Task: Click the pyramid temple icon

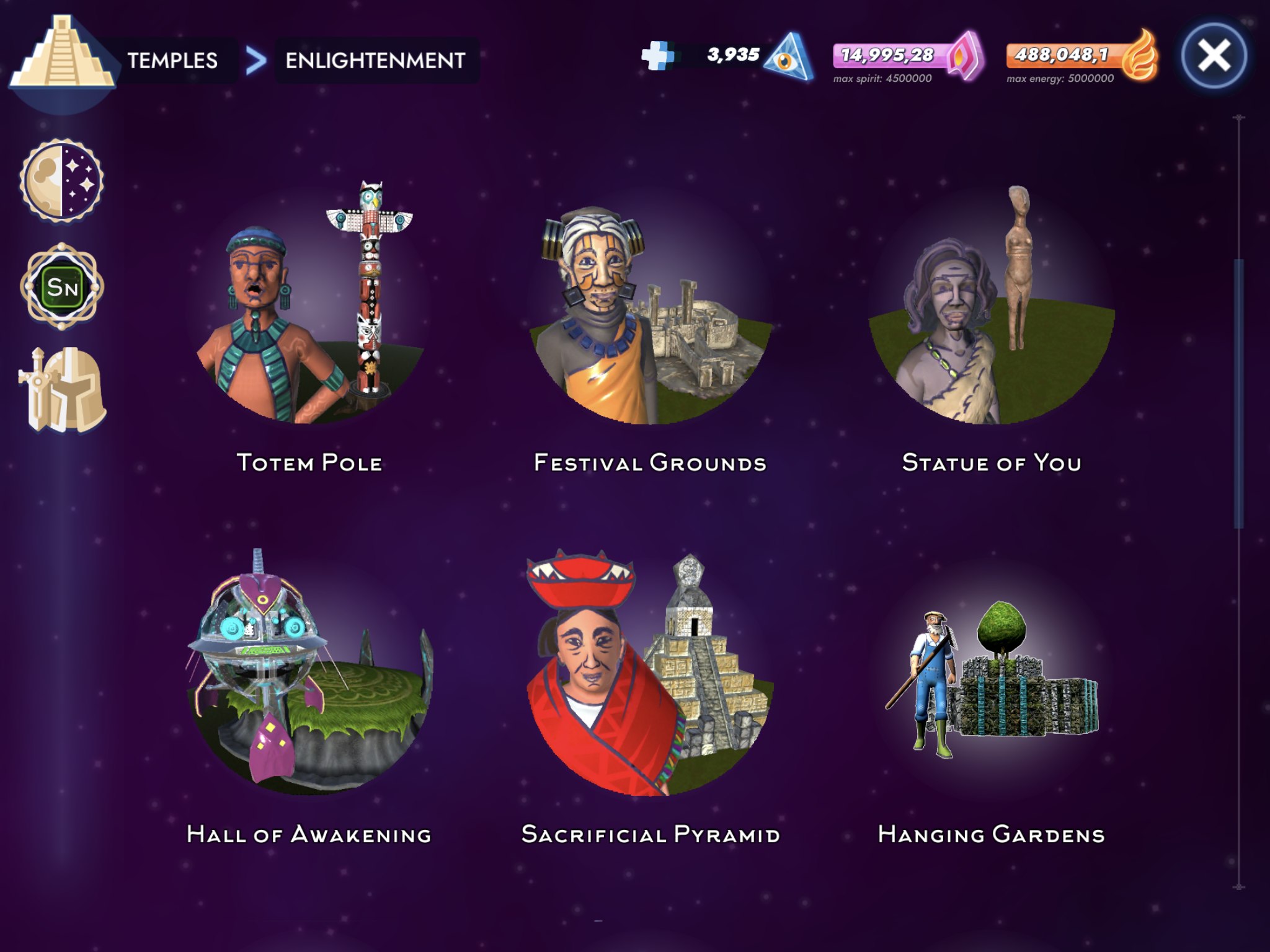Action: [x=62, y=56]
